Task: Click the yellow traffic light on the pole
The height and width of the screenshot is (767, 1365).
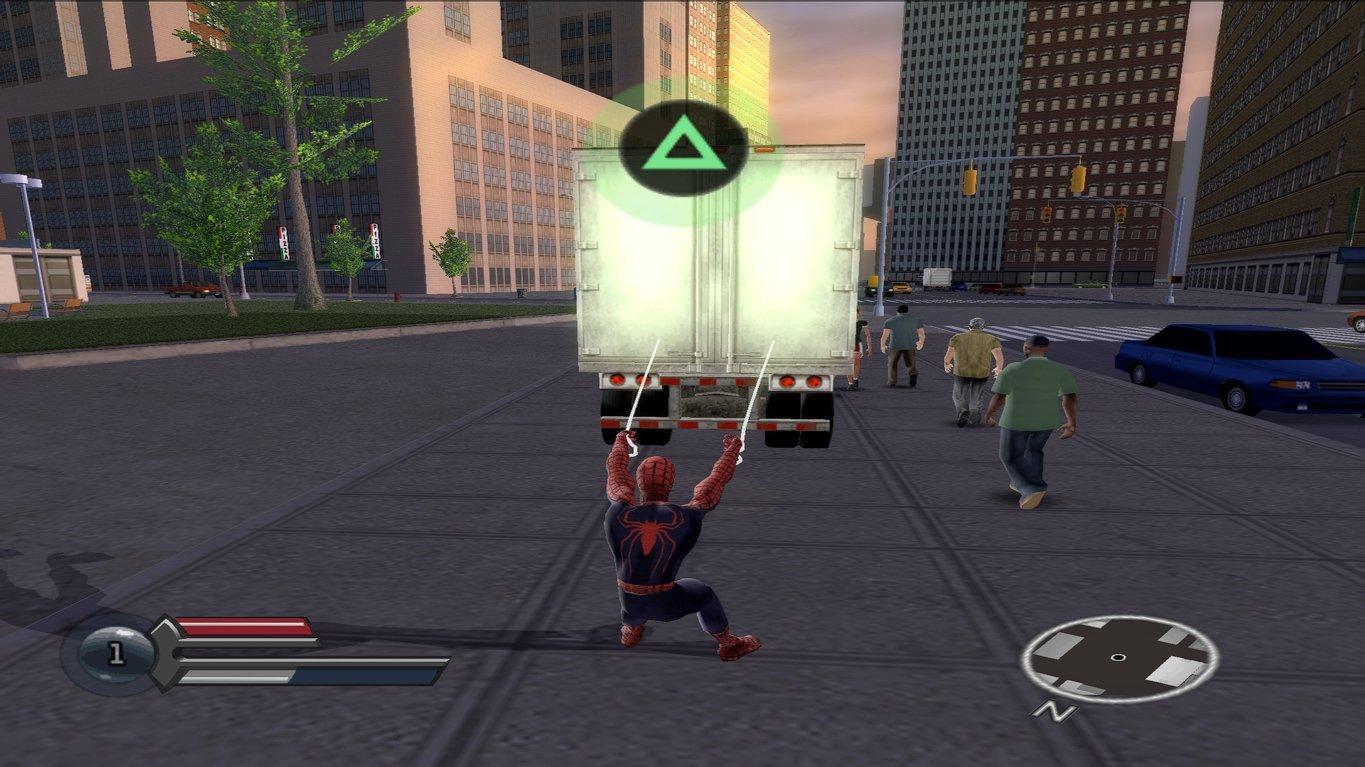Action: click(x=970, y=180)
